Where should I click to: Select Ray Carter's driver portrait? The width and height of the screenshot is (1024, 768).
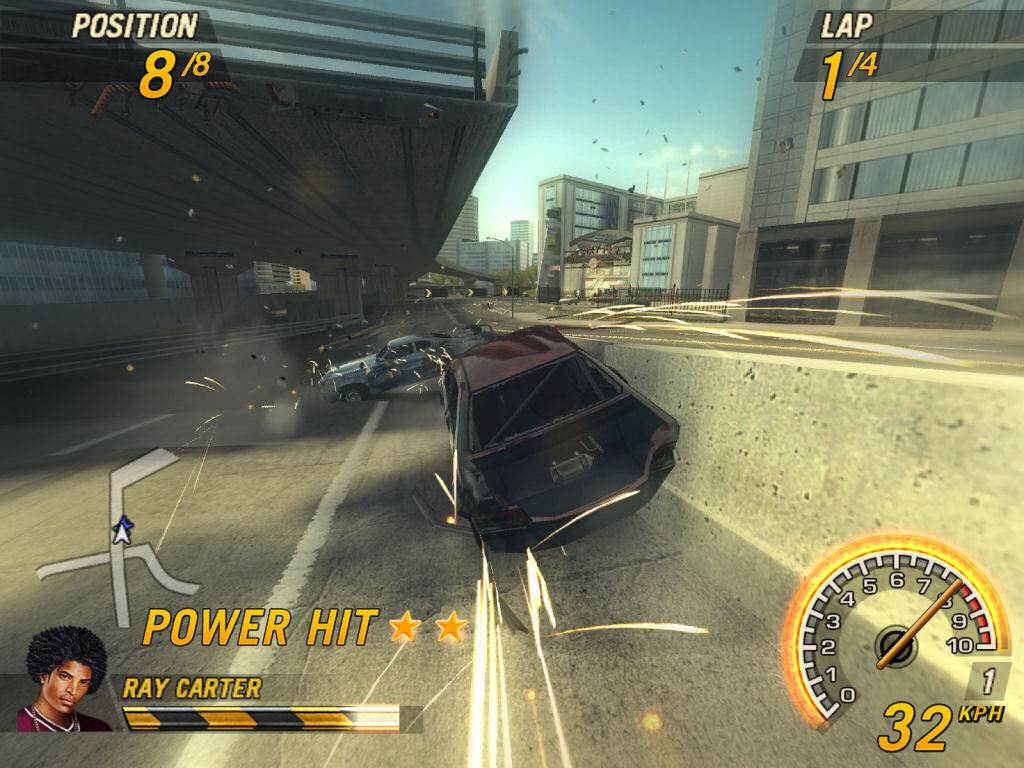click(x=64, y=680)
